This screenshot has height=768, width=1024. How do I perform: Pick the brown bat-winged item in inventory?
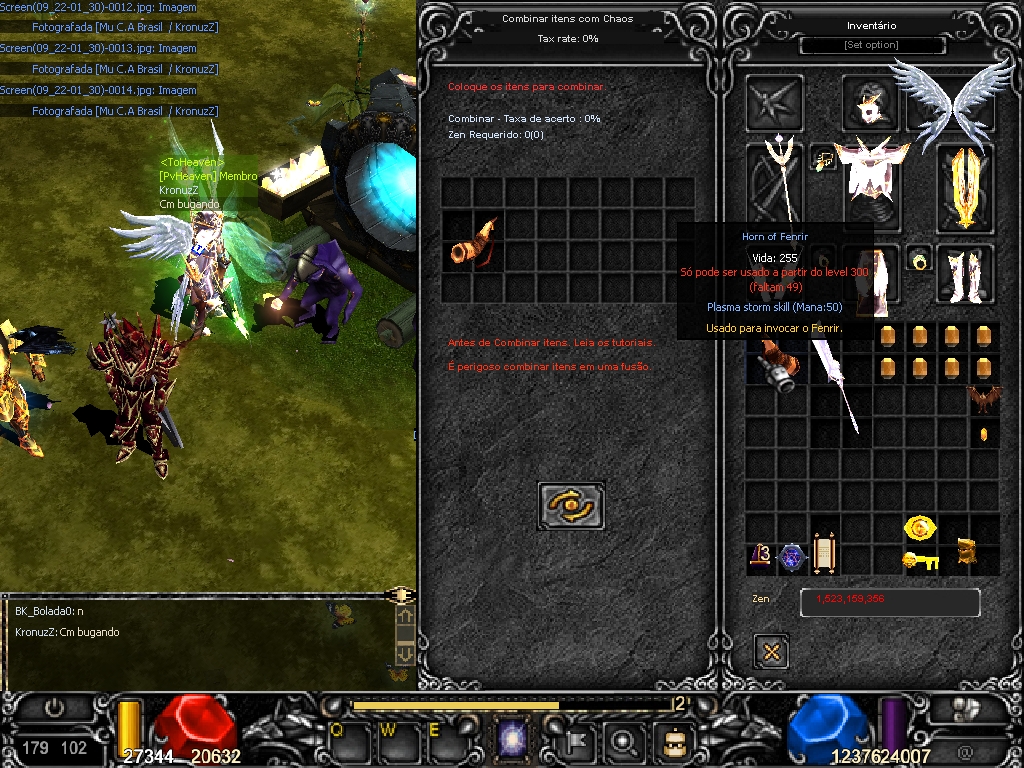[x=984, y=400]
